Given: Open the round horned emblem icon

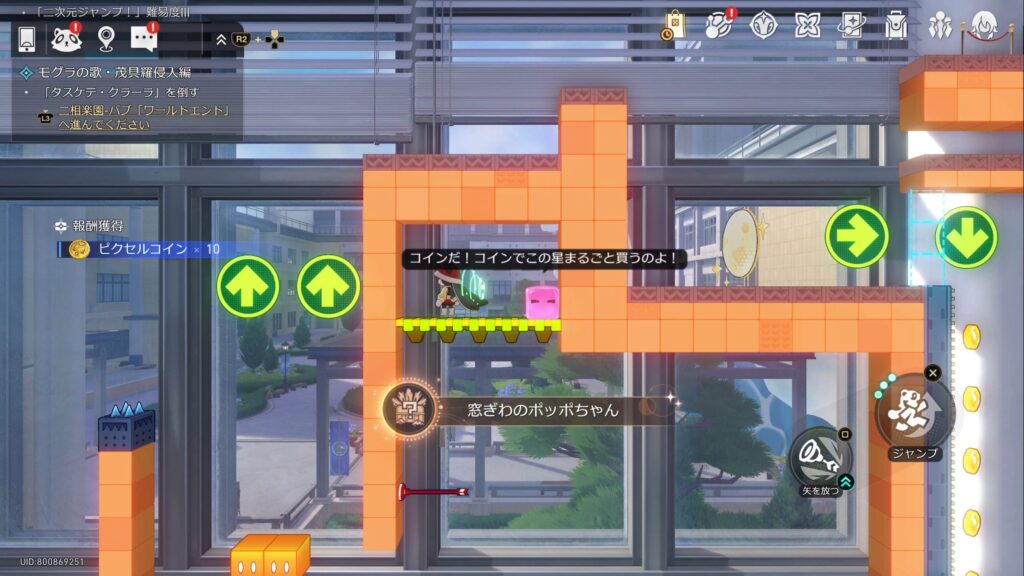Looking at the screenshot, I should (764, 25).
